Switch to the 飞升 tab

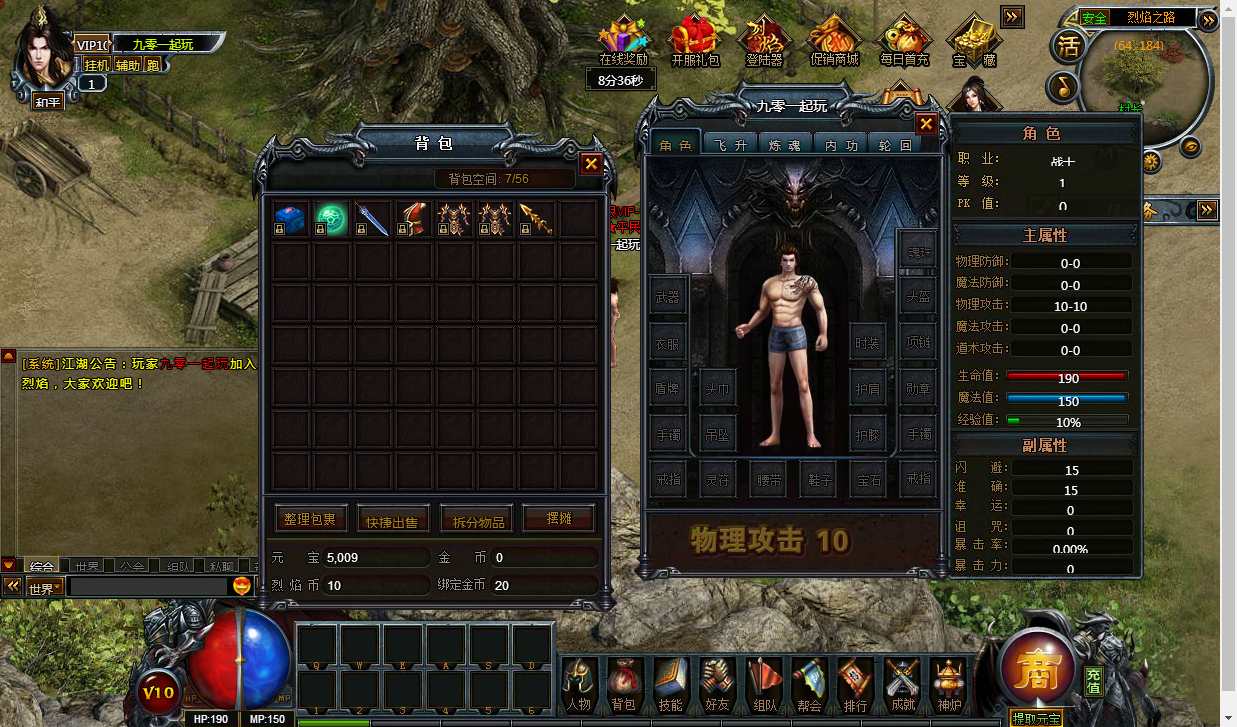point(730,145)
